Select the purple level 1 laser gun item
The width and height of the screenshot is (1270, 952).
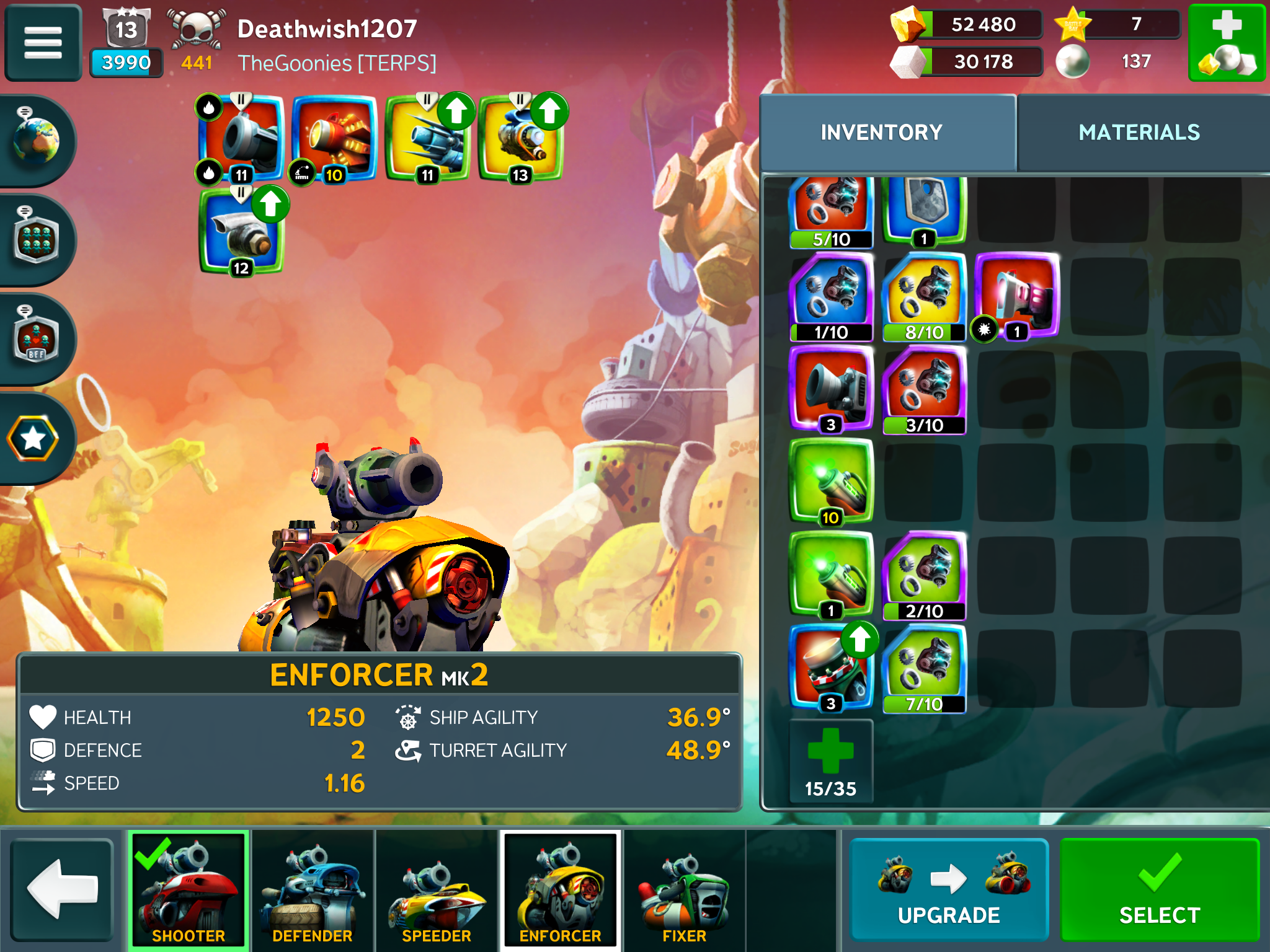tap(1017, 295)
